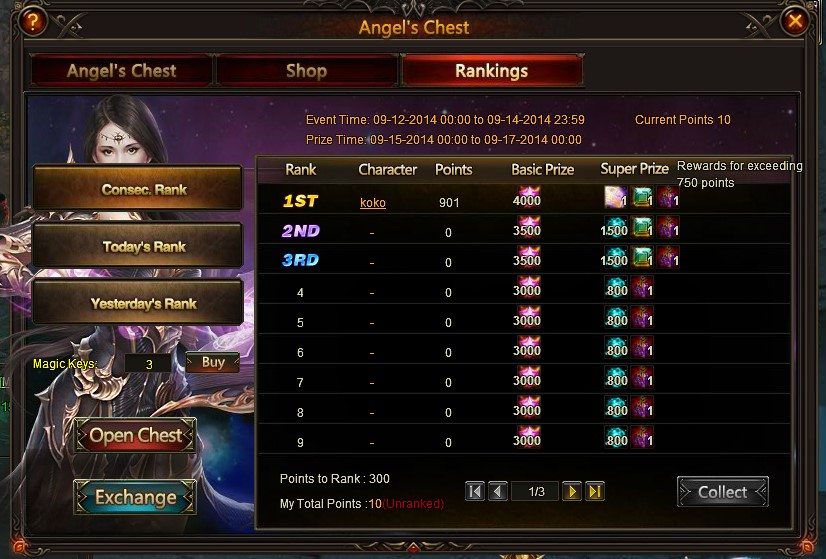
Task: Switch to the Shop tab
Action: [306, 71]
